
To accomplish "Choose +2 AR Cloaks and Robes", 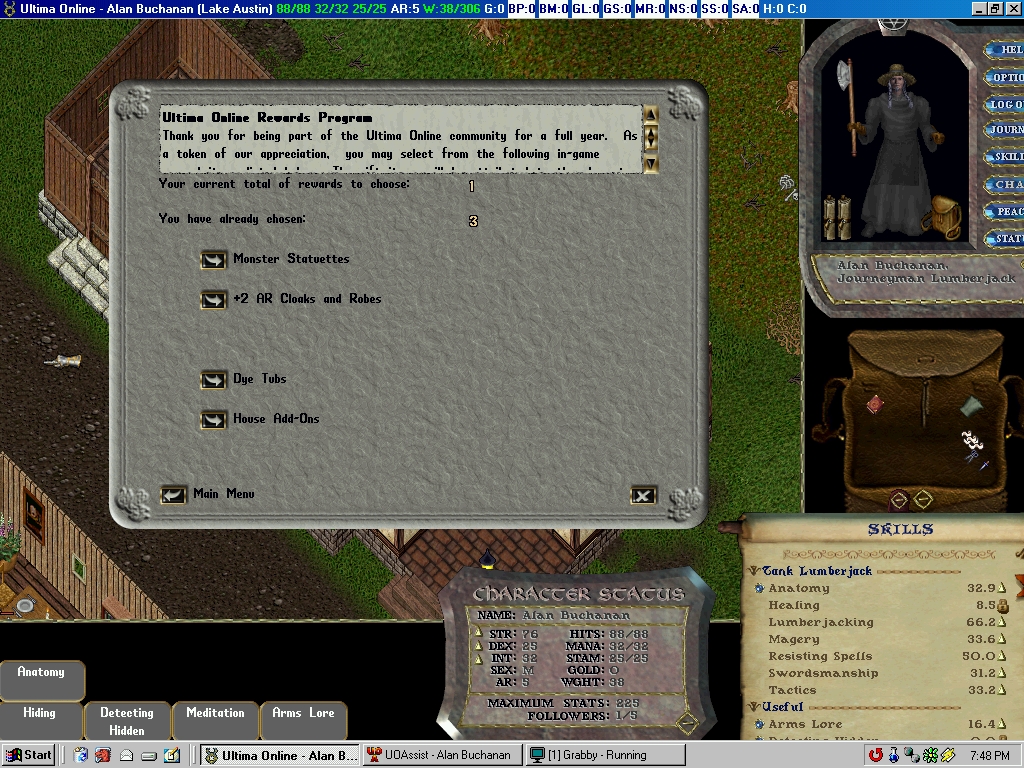I will pos(213,300).
